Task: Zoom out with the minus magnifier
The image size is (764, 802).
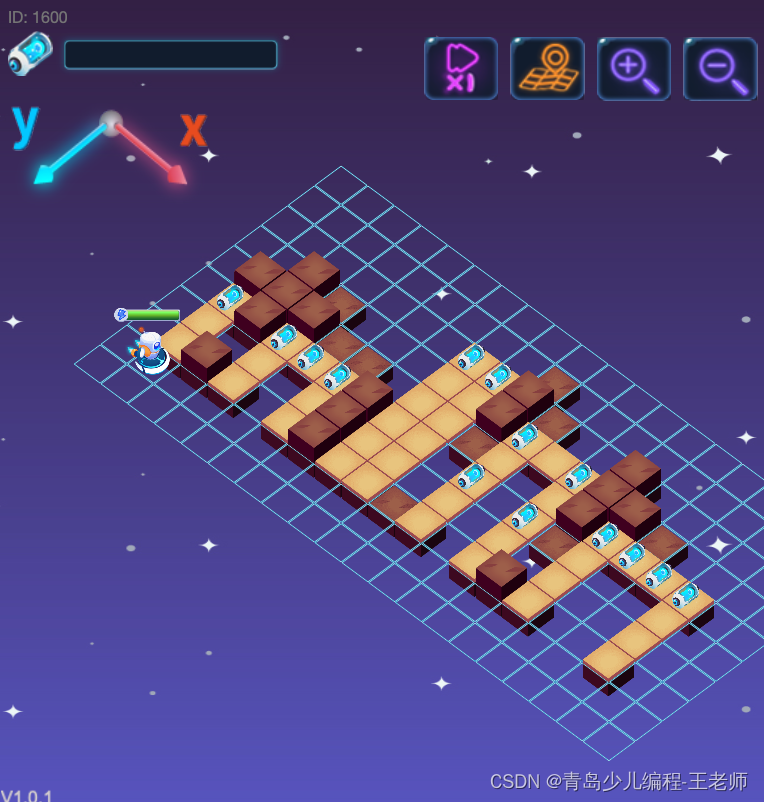Action: click(x=720, y=68)
